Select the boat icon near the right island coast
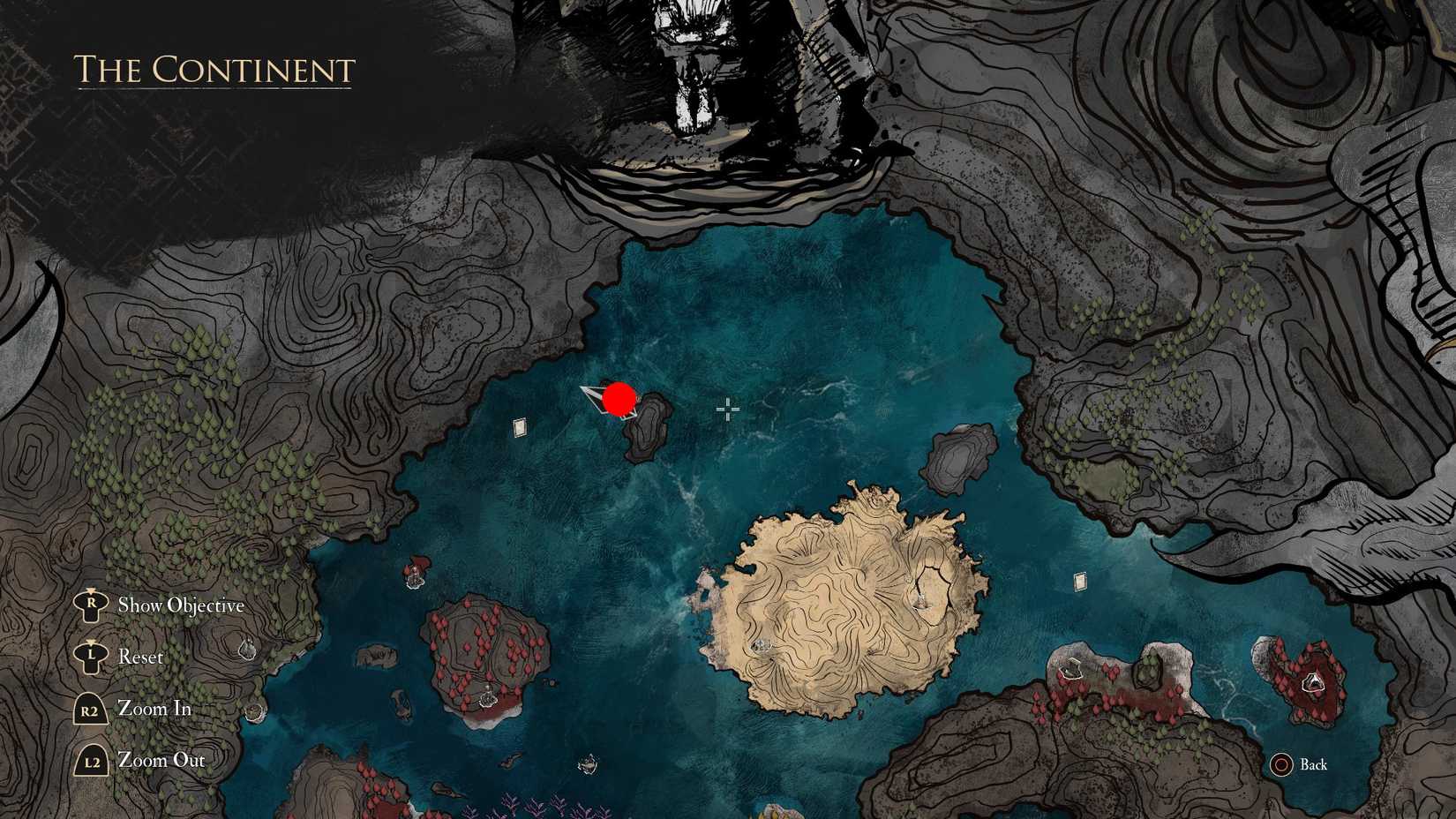The width and height of the screenshot is (1456, 819). 1072,667
